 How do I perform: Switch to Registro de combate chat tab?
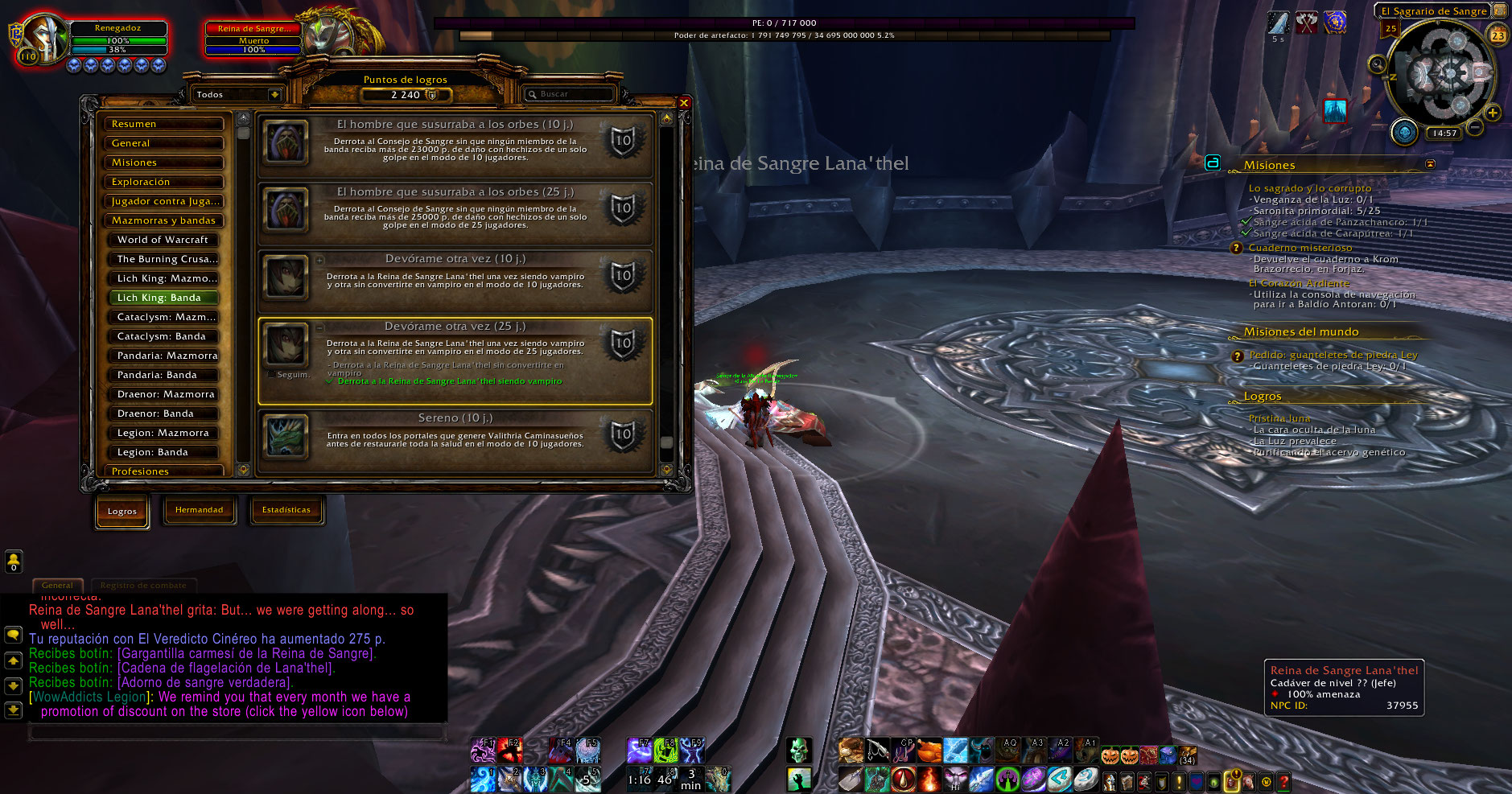click(x=143, y=586)
